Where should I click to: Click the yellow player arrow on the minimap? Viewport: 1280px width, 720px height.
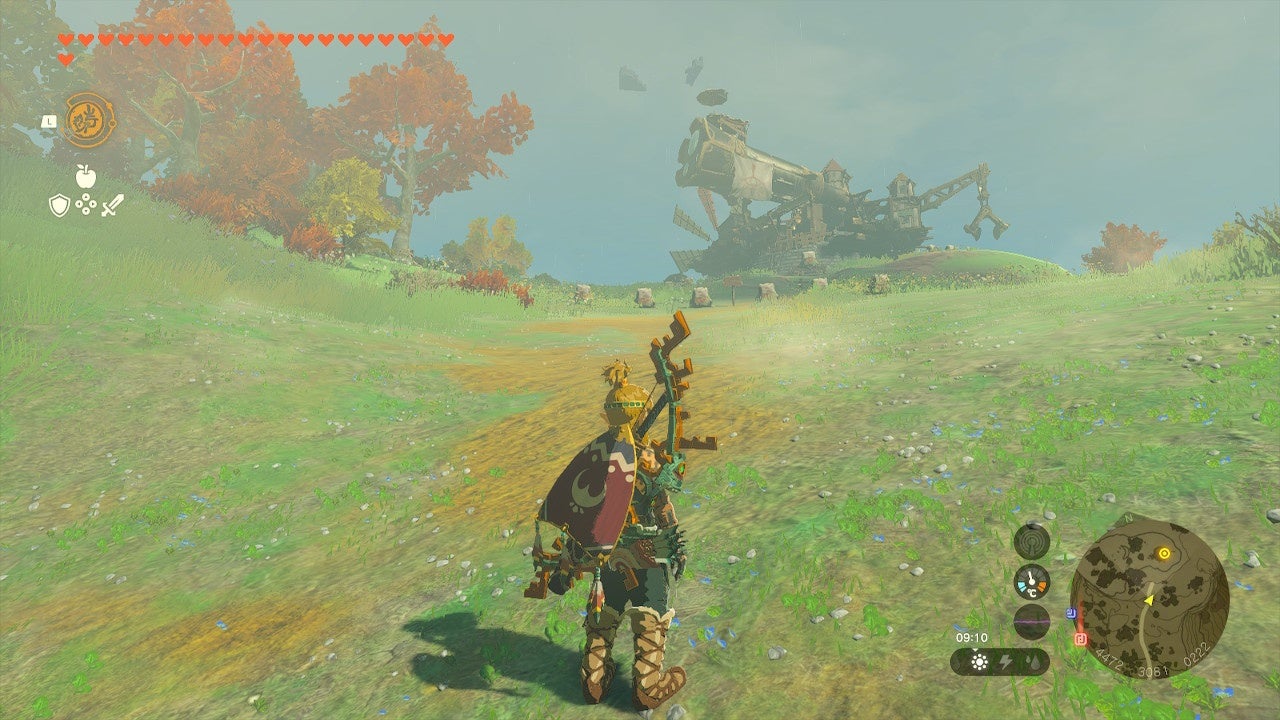point(1149,600)
